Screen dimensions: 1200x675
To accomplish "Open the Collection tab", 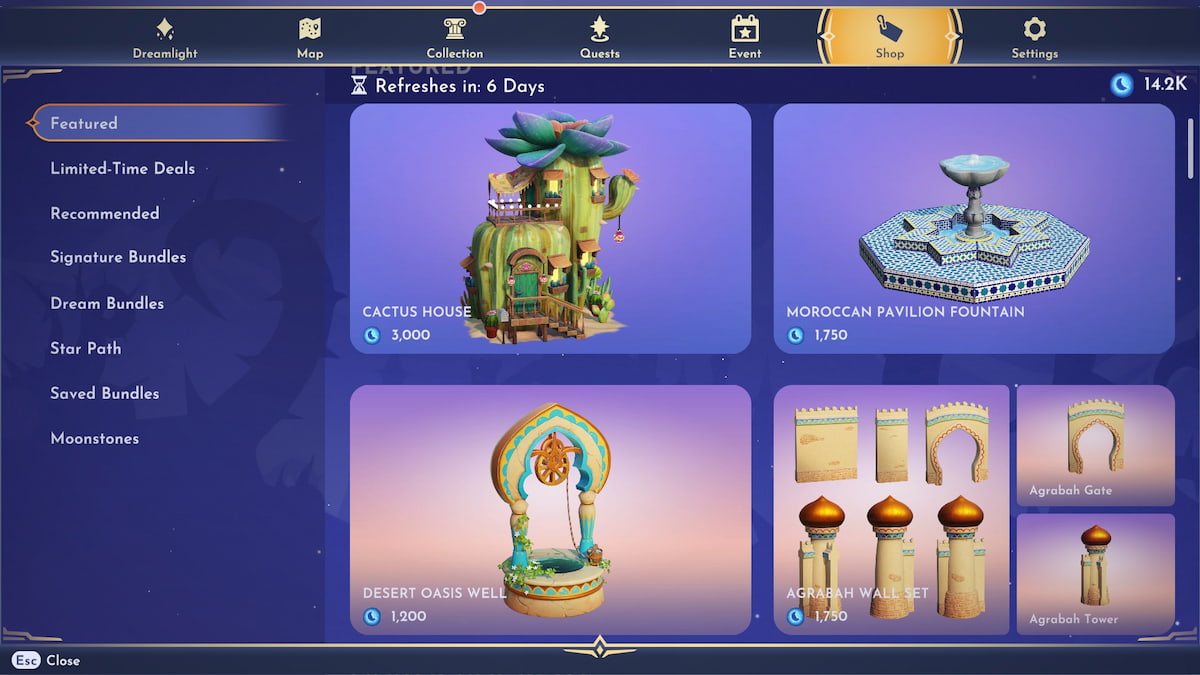I will 455,38.
